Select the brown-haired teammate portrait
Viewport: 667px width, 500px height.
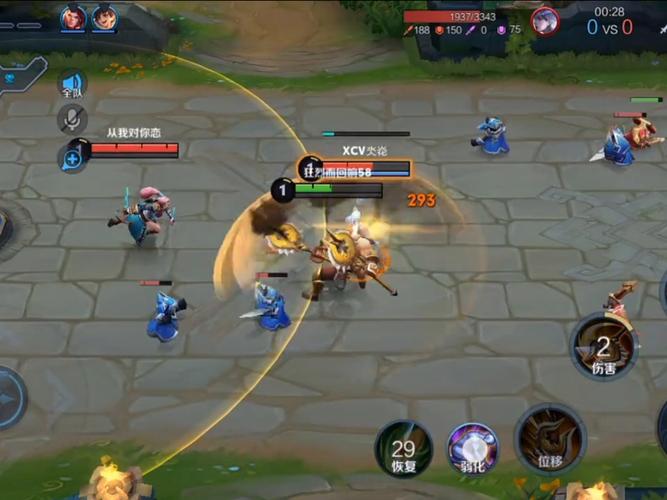coord(104,17)
